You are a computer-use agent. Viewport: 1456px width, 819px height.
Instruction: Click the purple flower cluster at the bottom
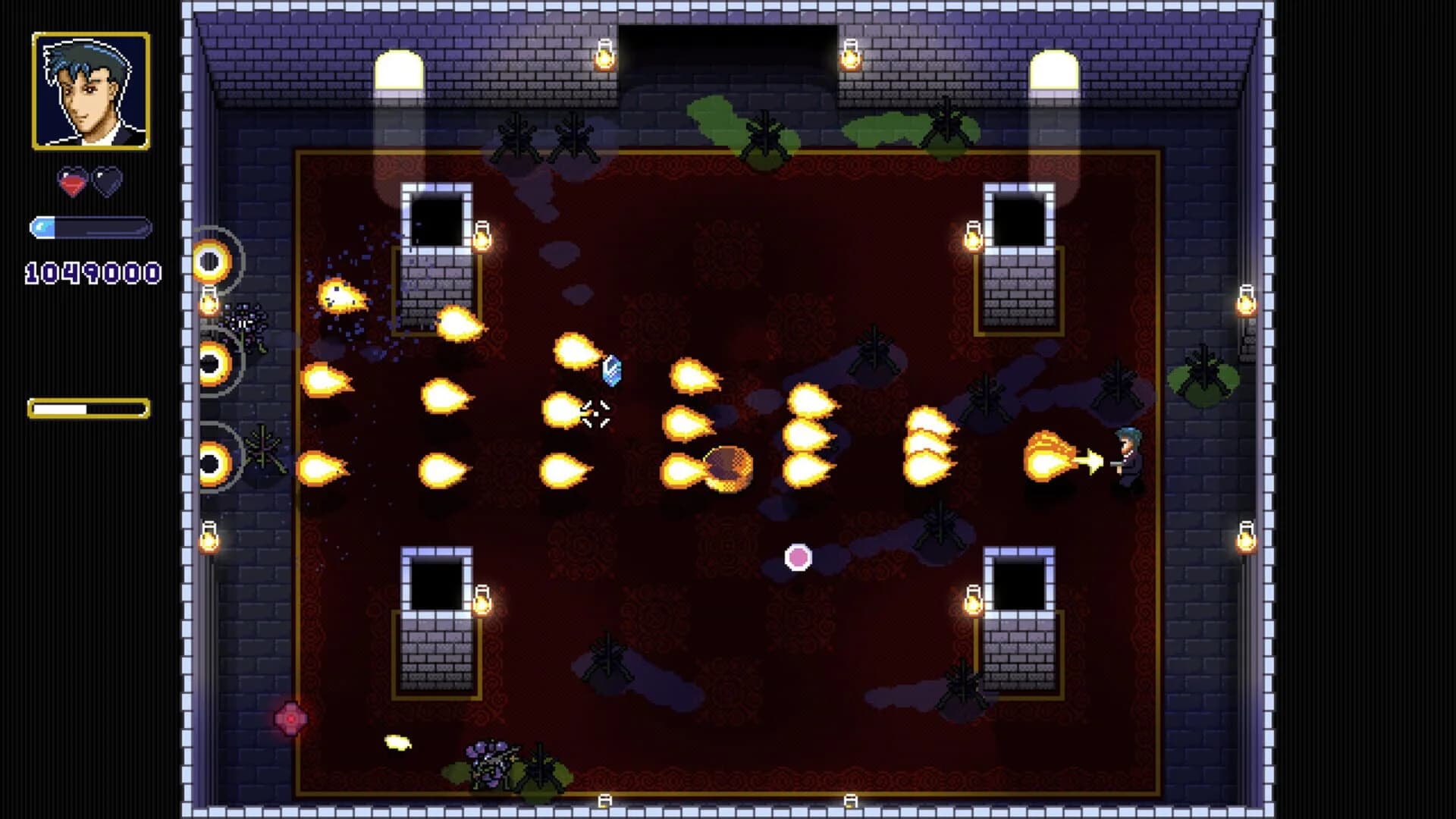(489, 762)
